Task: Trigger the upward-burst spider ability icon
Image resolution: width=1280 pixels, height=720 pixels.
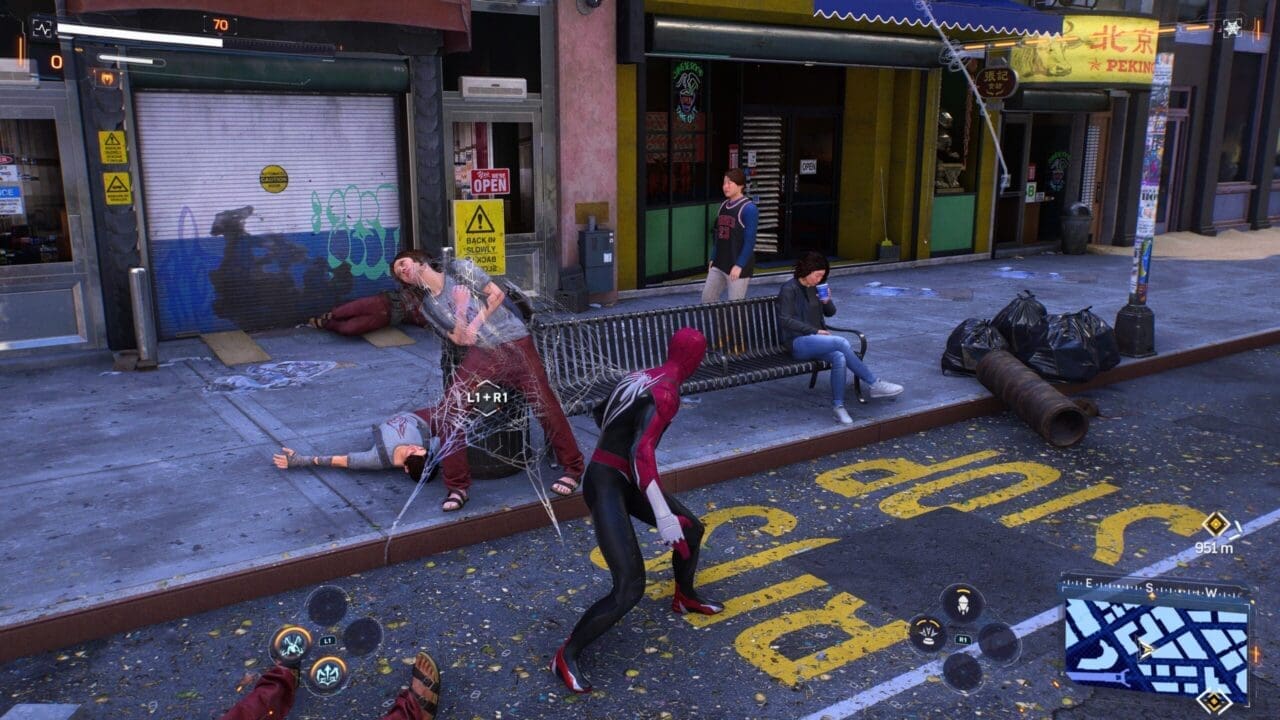Action: (x=327, y=673)
